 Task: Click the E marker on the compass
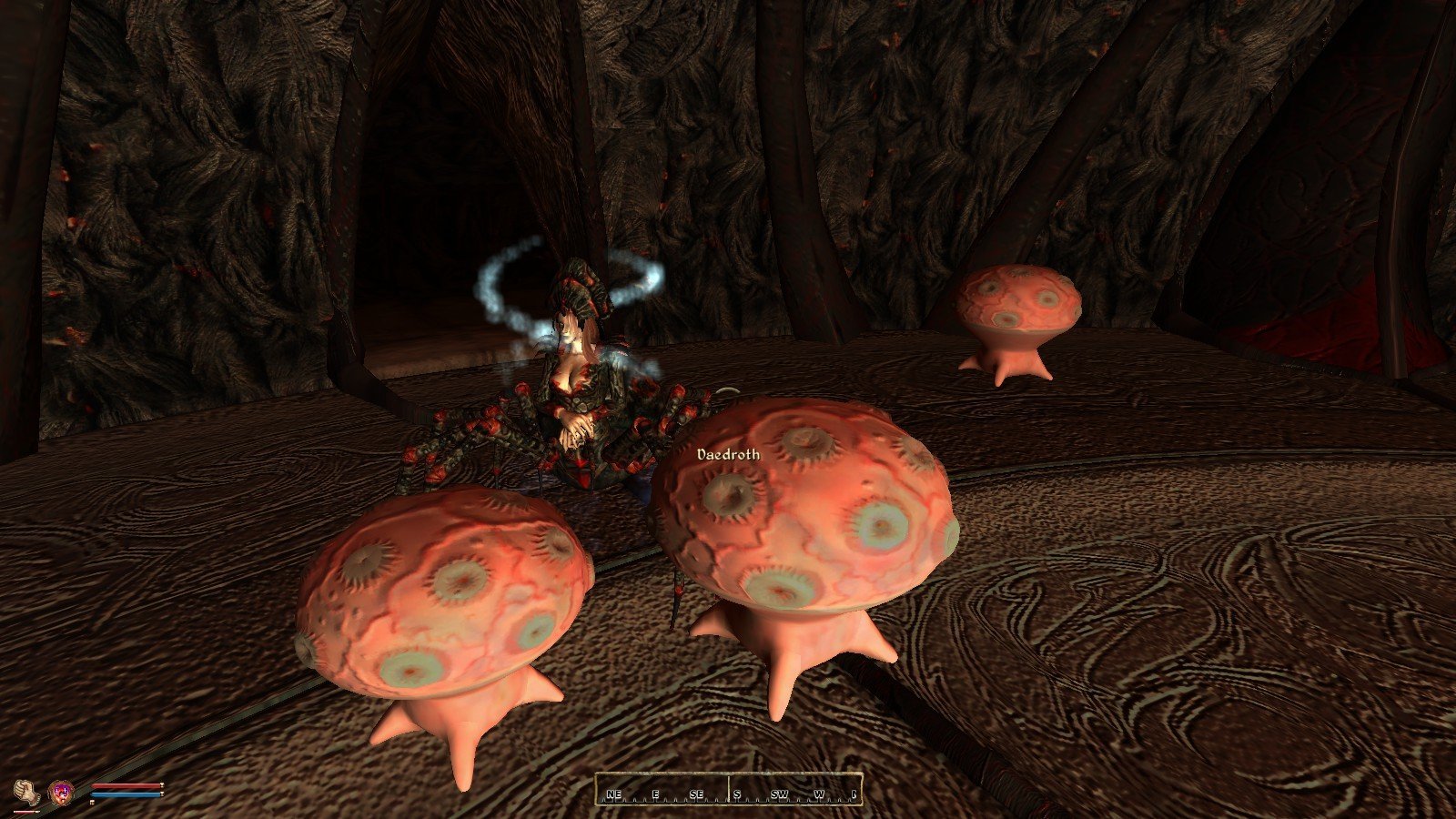(x=655, y=794)
